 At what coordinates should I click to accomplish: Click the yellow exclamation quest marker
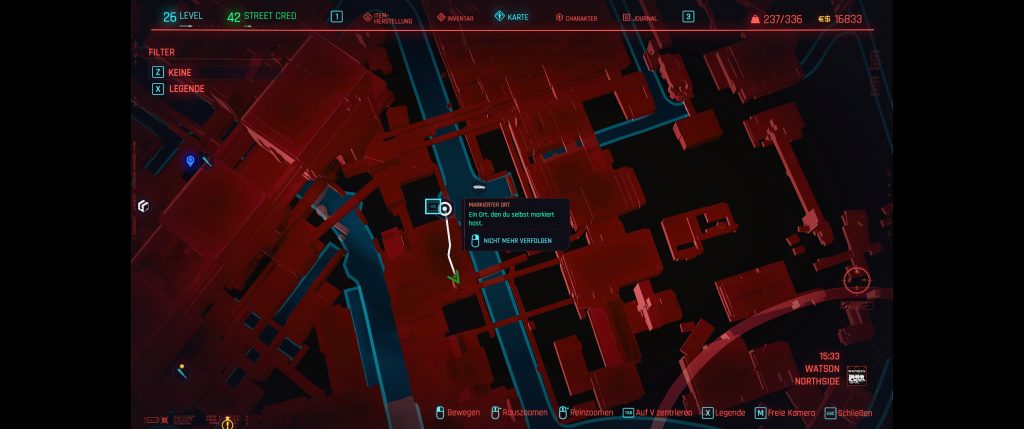[227, 423]
